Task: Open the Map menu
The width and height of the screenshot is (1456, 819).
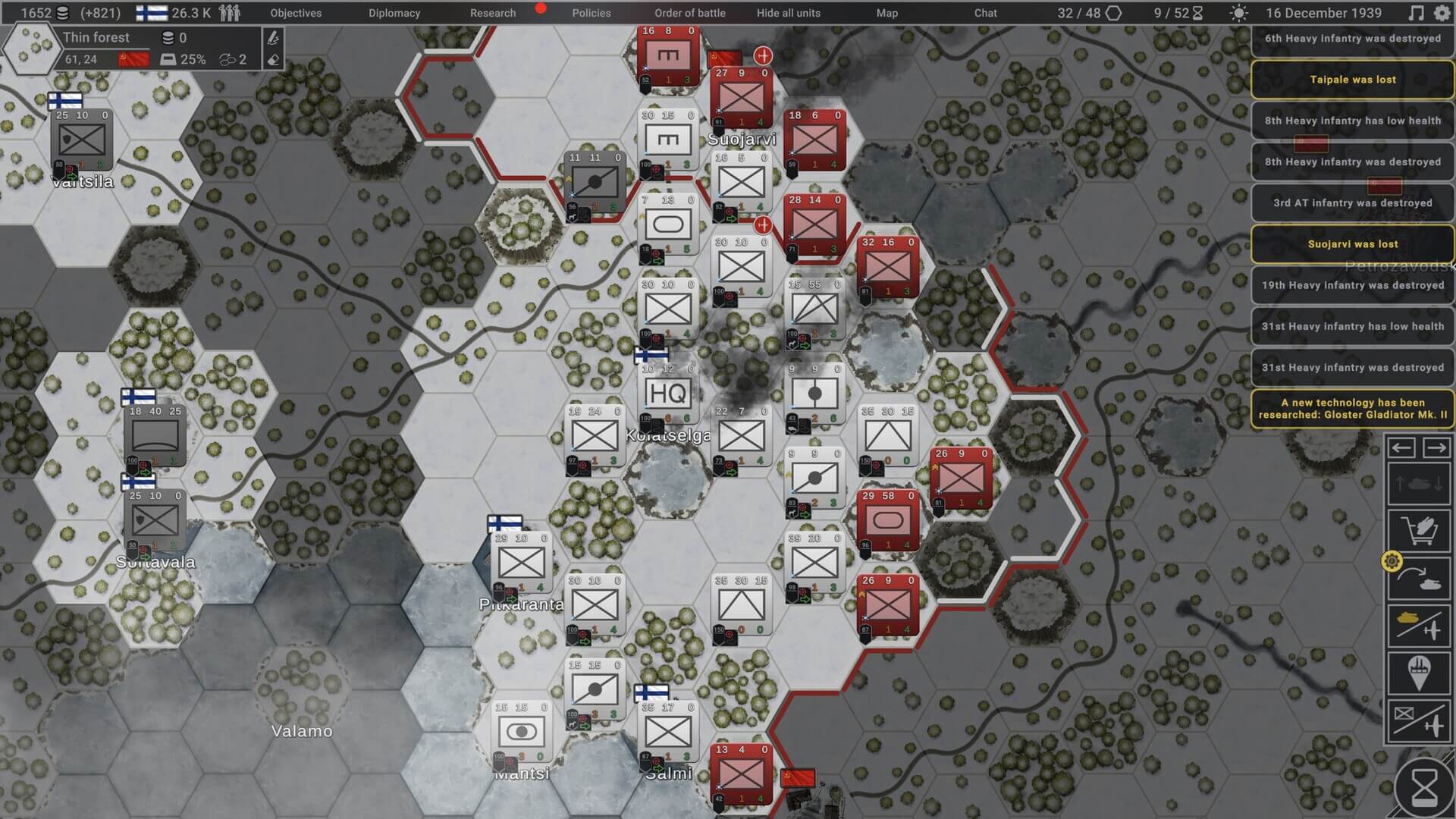Action: pyautogui.click(x=886, y=13)
